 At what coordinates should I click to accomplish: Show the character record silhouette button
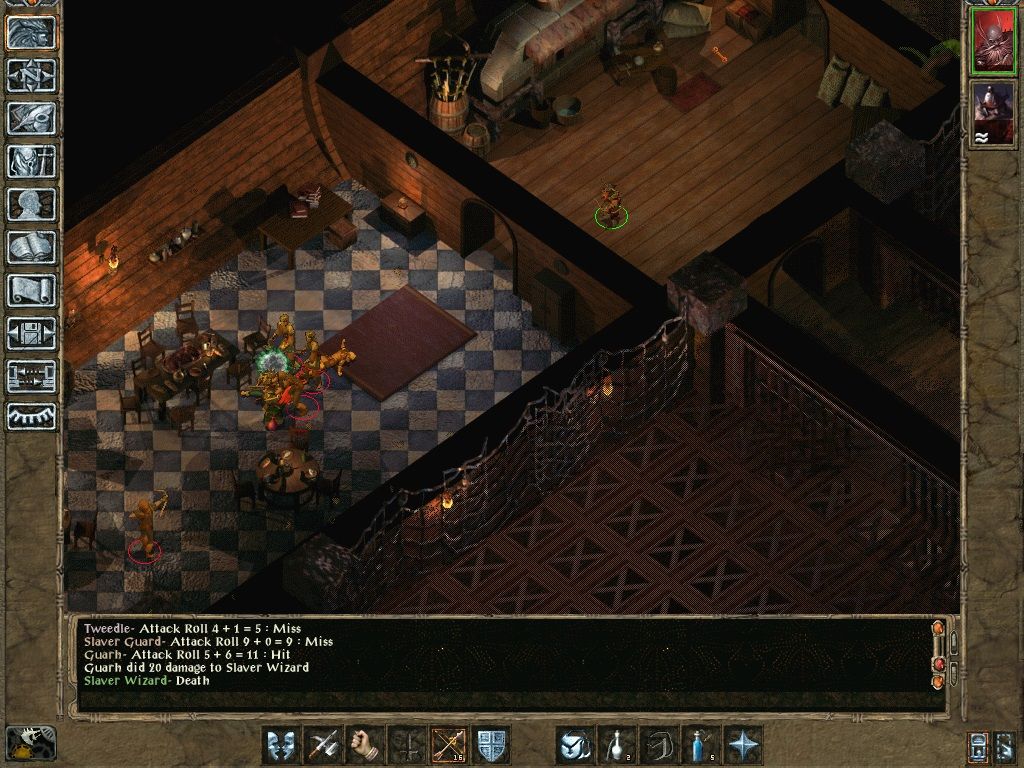[31, 204]
